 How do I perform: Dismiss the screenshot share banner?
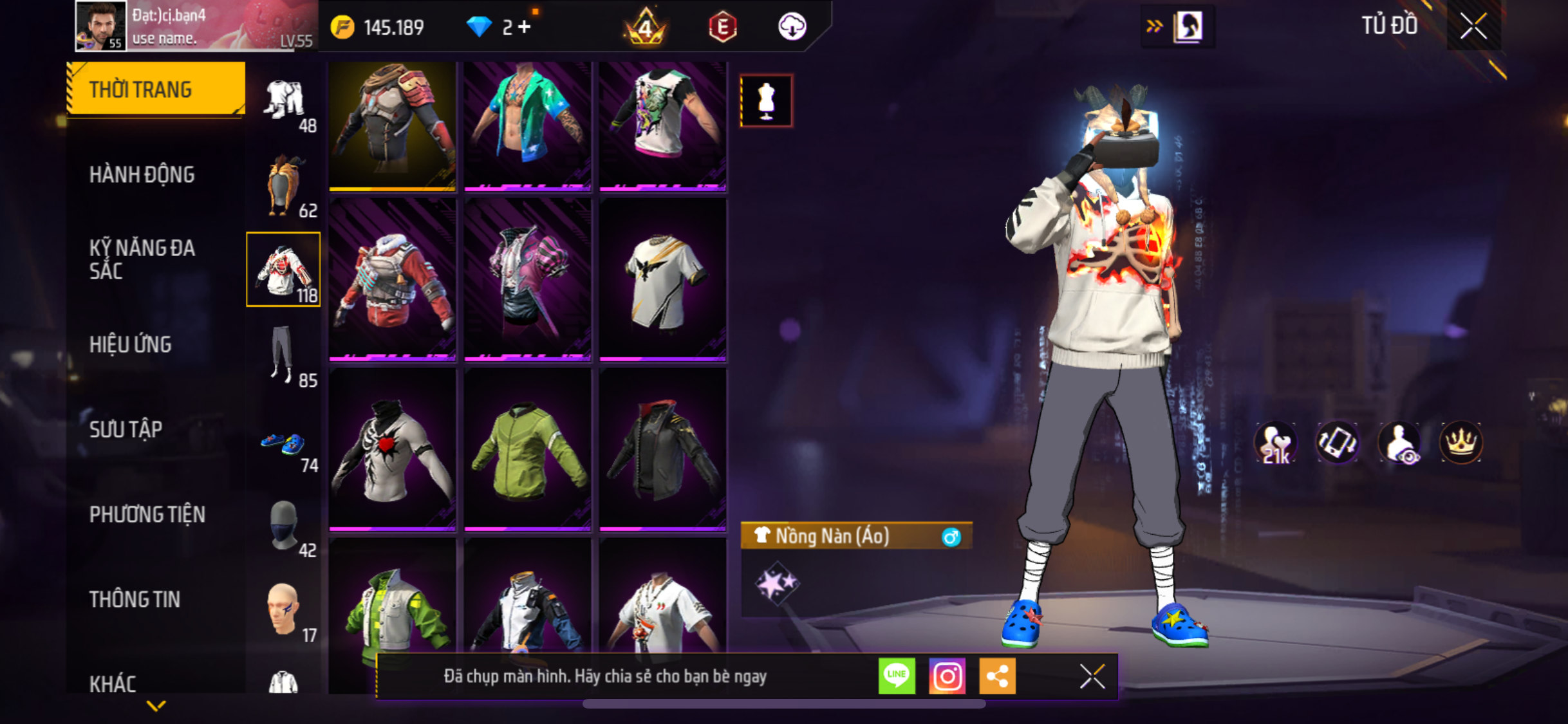coord(1092,676)
